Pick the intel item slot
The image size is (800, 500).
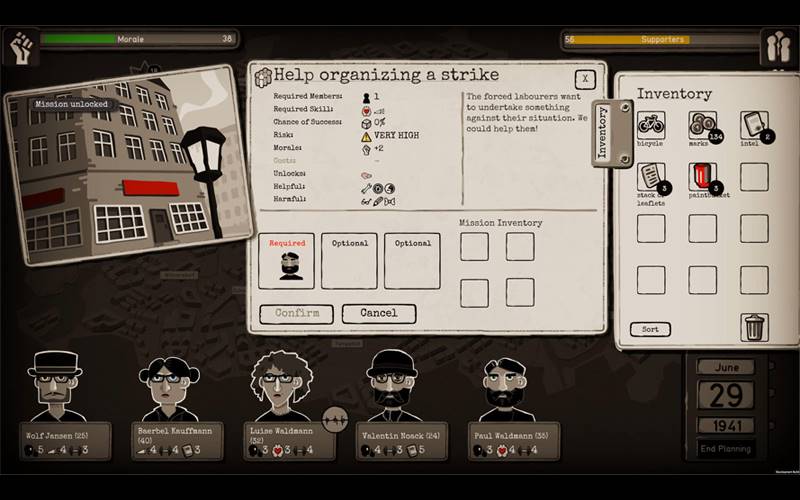coord(754,125)
